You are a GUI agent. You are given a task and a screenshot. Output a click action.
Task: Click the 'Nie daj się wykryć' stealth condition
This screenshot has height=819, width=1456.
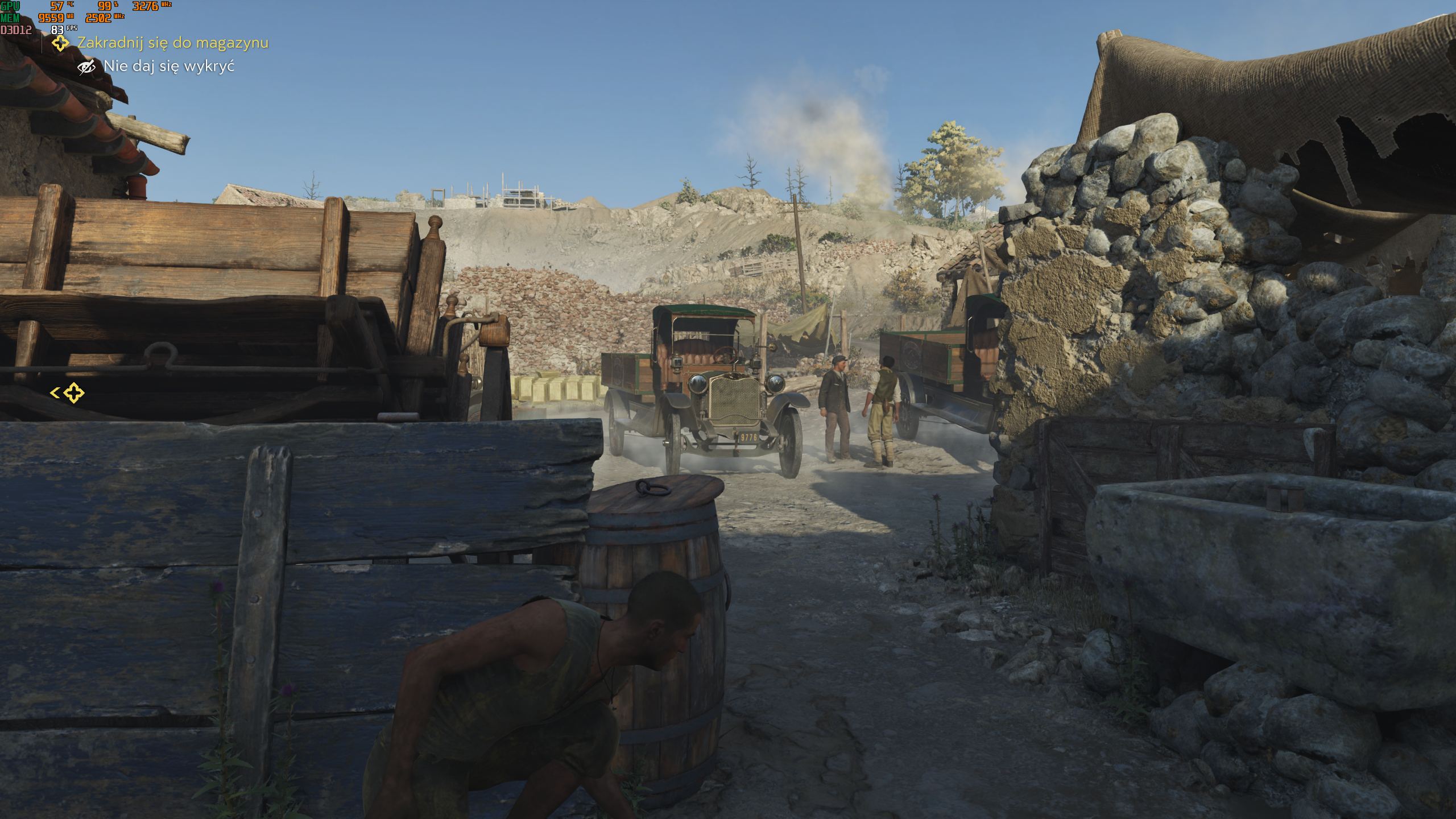click(169, 67)
